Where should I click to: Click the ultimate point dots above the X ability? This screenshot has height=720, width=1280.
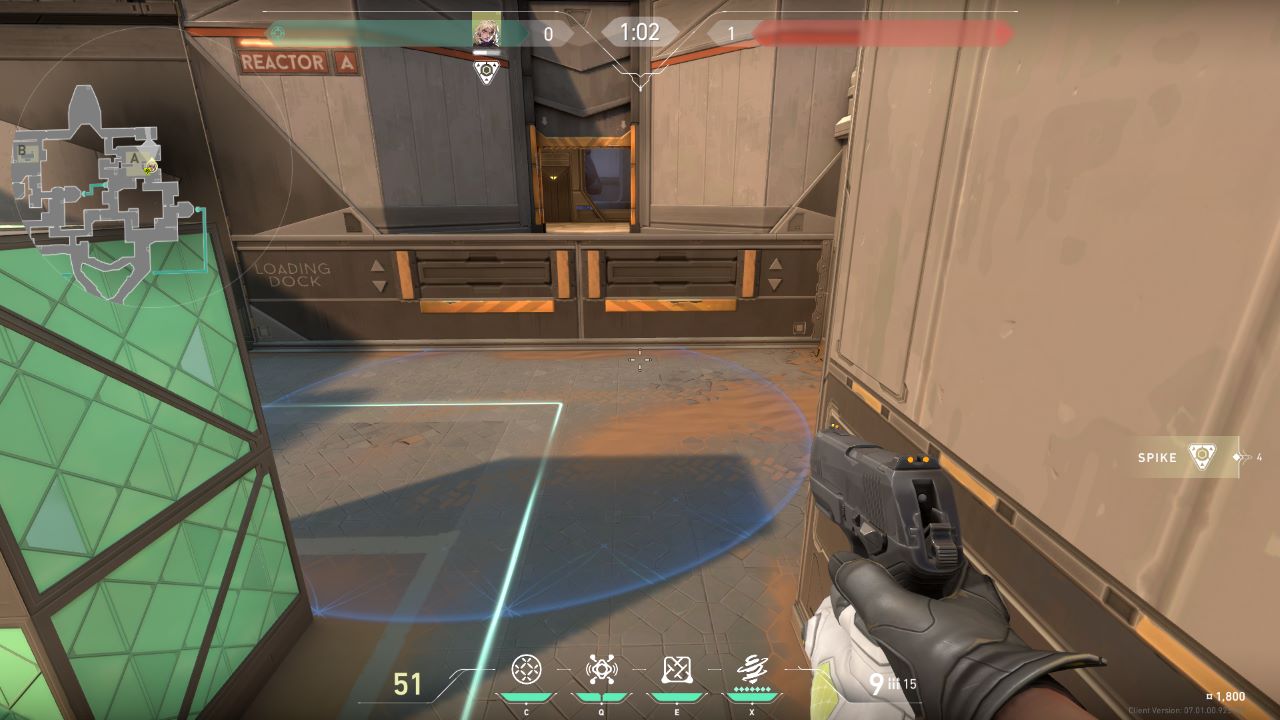(x=753, y=690)
